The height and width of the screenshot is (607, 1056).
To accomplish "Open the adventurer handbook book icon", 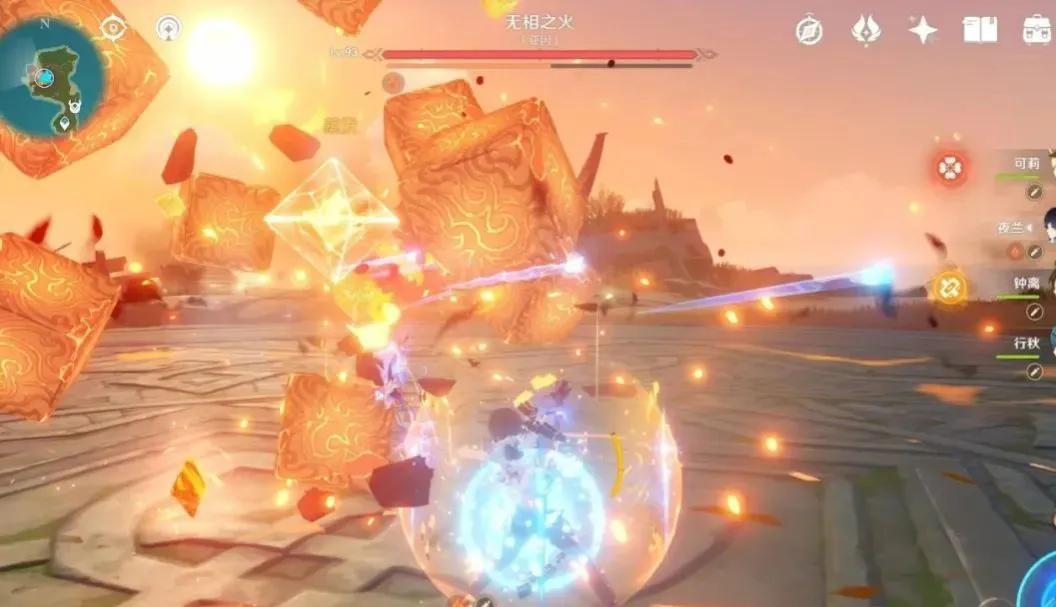I will coord(980,30).
